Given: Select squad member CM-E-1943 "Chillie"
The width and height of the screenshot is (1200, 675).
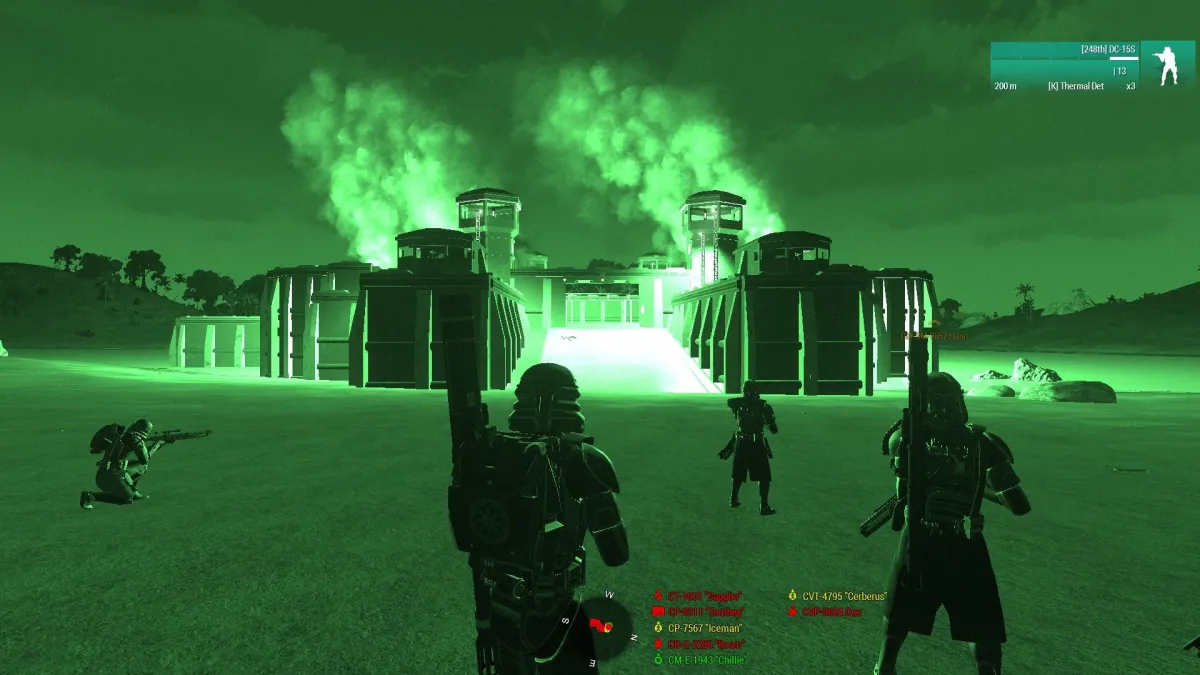Looking at the screenshot, I should [707, 660].
